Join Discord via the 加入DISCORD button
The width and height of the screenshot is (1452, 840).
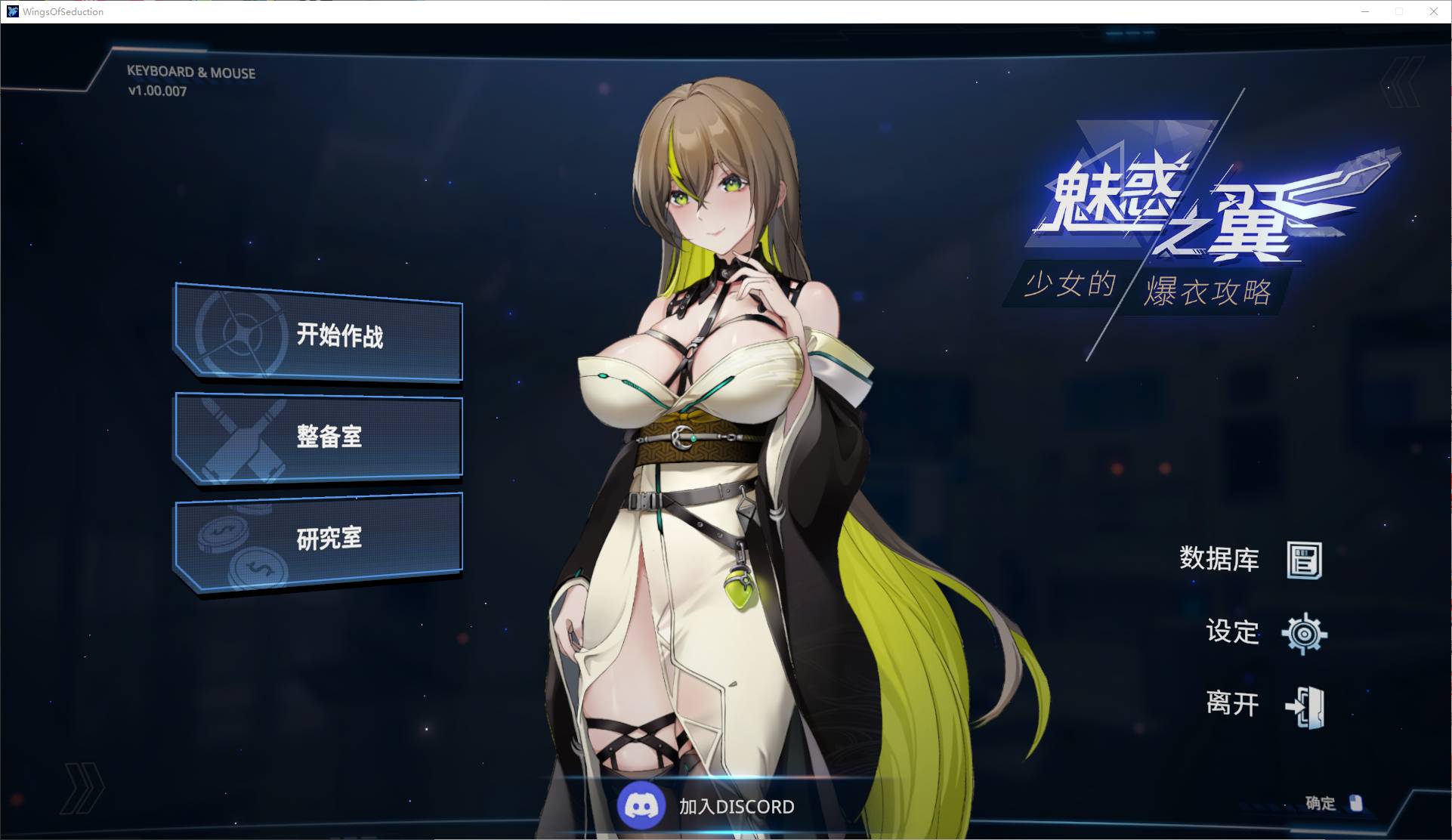[x=706, y=806]
